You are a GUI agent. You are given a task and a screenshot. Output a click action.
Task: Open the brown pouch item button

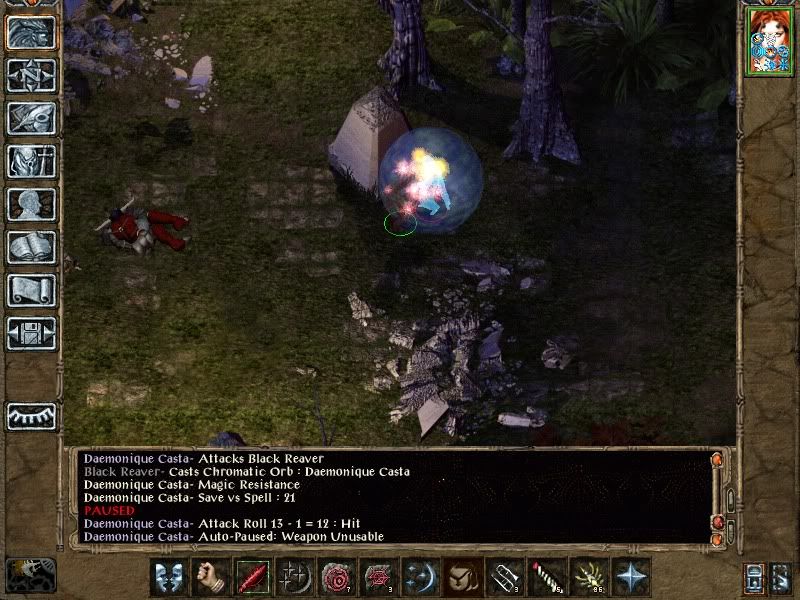tap(462, 578)
